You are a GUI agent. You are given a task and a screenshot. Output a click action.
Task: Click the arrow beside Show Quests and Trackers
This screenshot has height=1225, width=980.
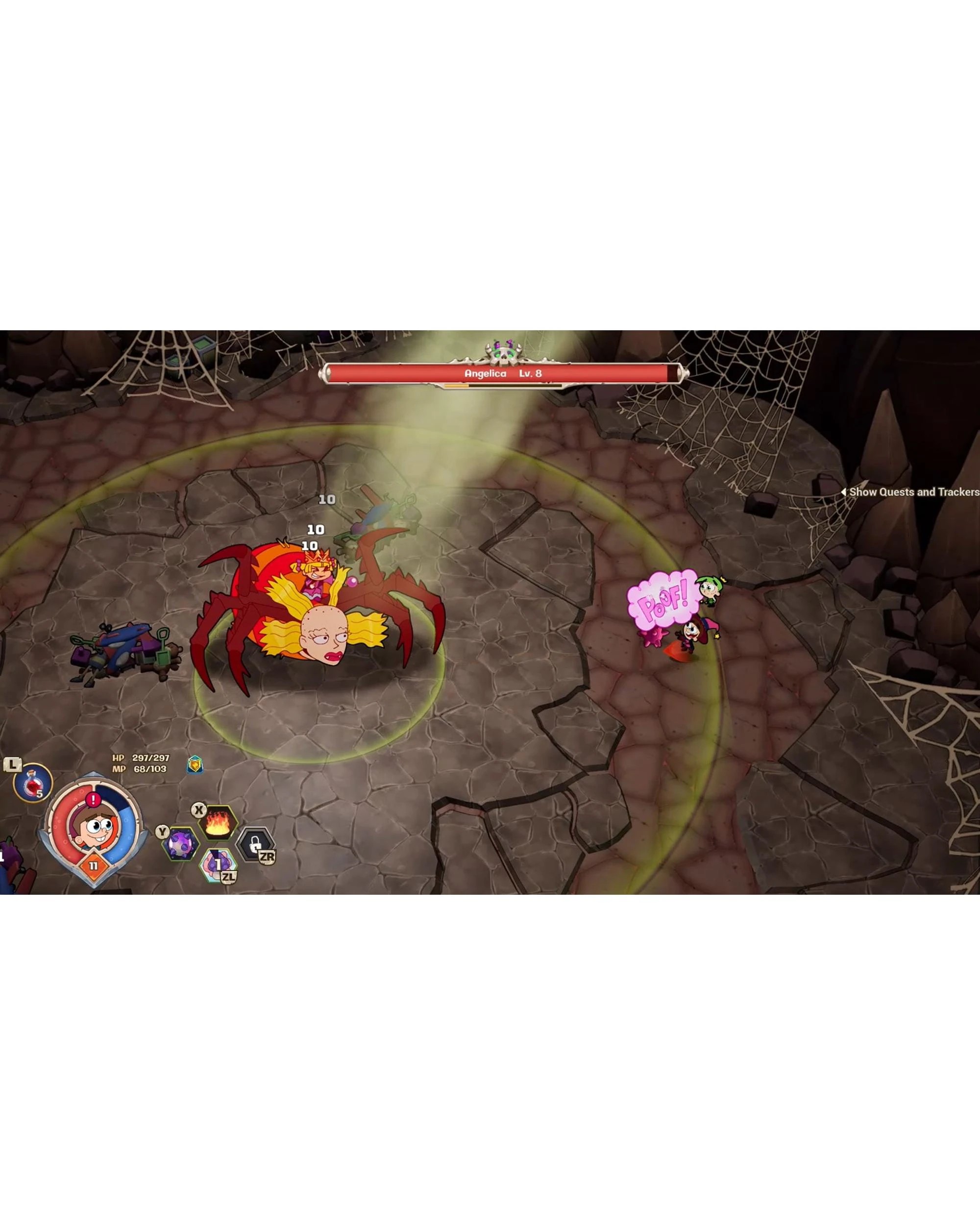845,493
